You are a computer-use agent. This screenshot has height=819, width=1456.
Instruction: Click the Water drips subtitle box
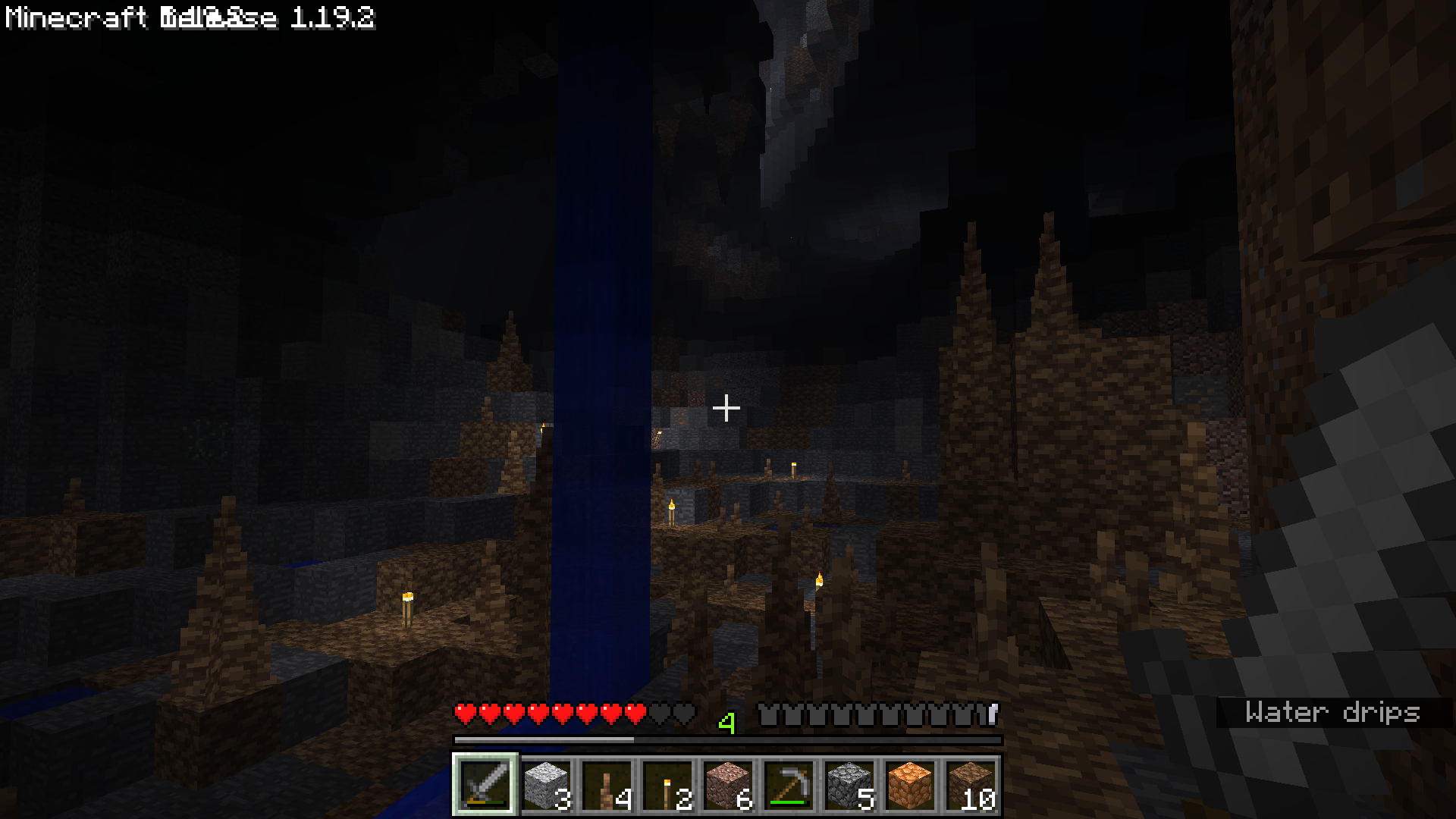click(x=1335, y=711)
